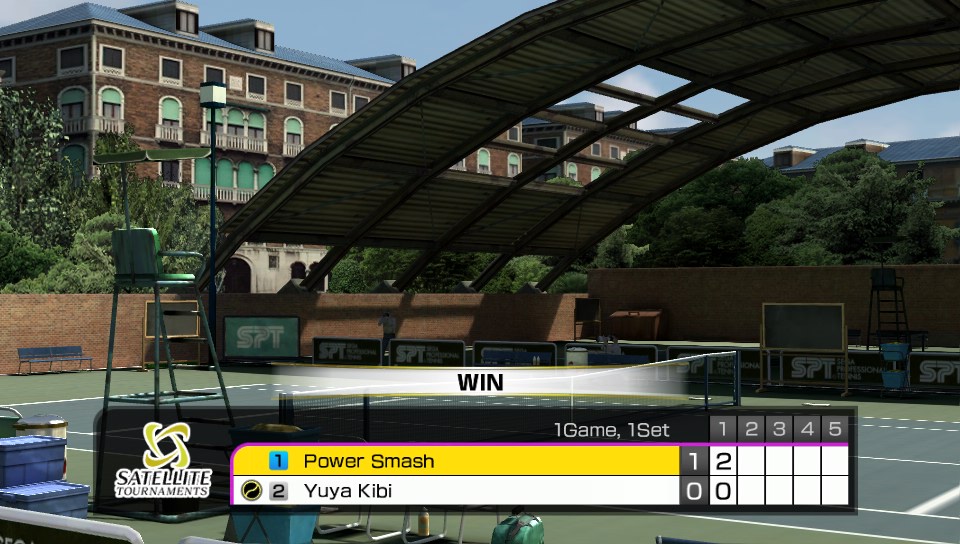Click the tennis ball serve indicator icon
Image resolution: width=960 pixels, height=544 pixels.
coord(251,491)
